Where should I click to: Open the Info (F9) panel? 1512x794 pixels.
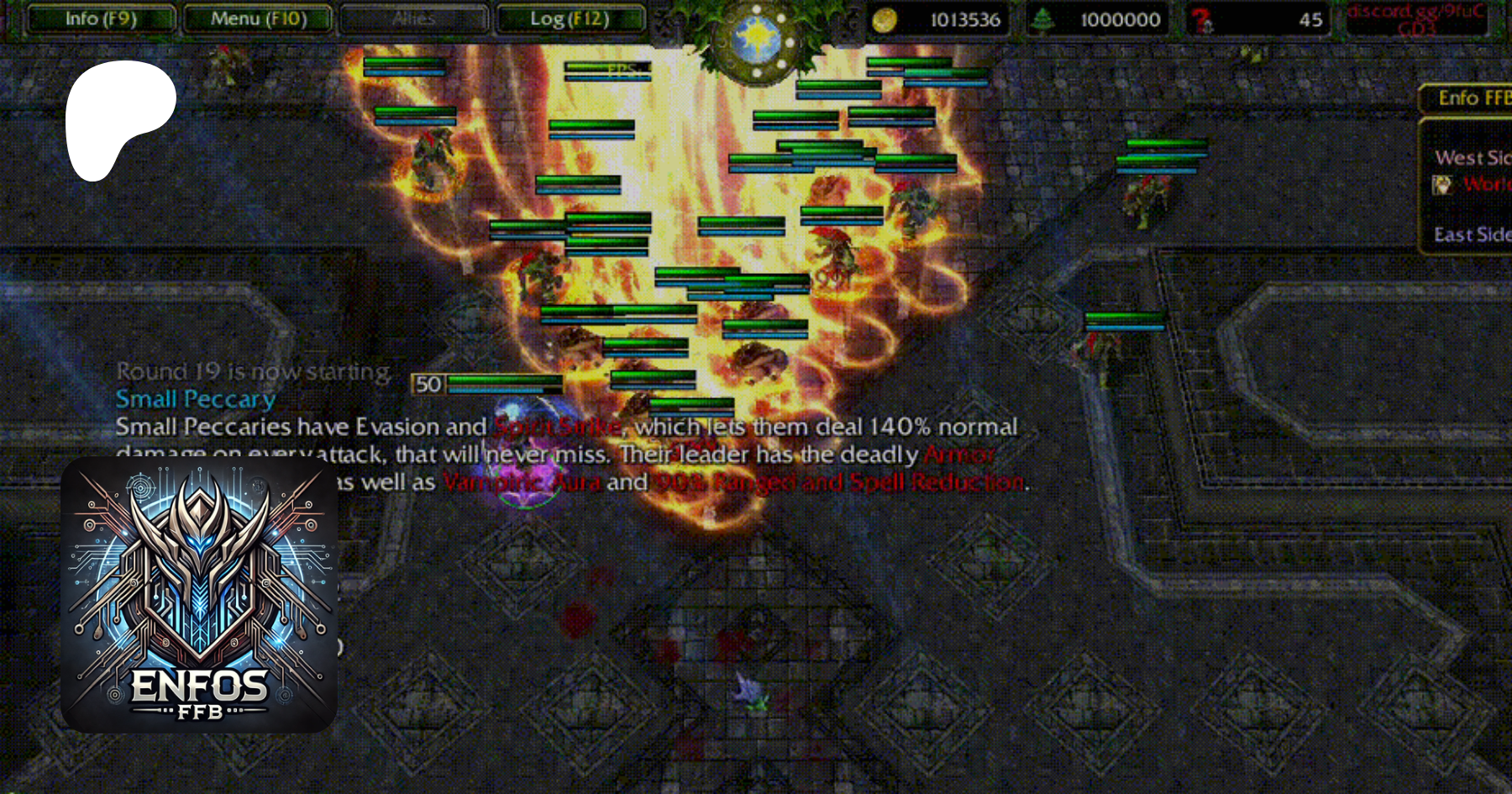[101, 18]
